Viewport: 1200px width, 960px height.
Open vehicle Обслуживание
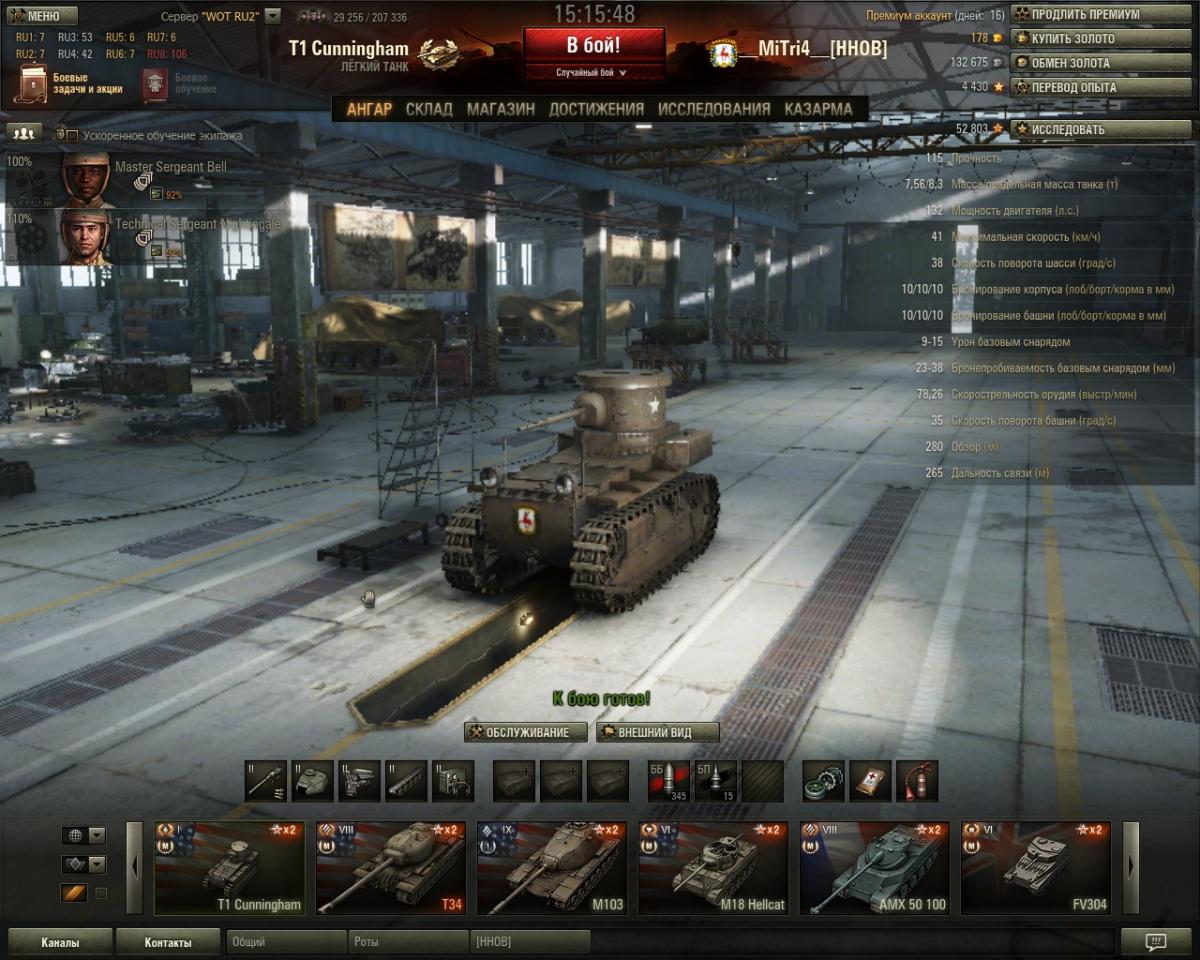[x=526, y=732]
